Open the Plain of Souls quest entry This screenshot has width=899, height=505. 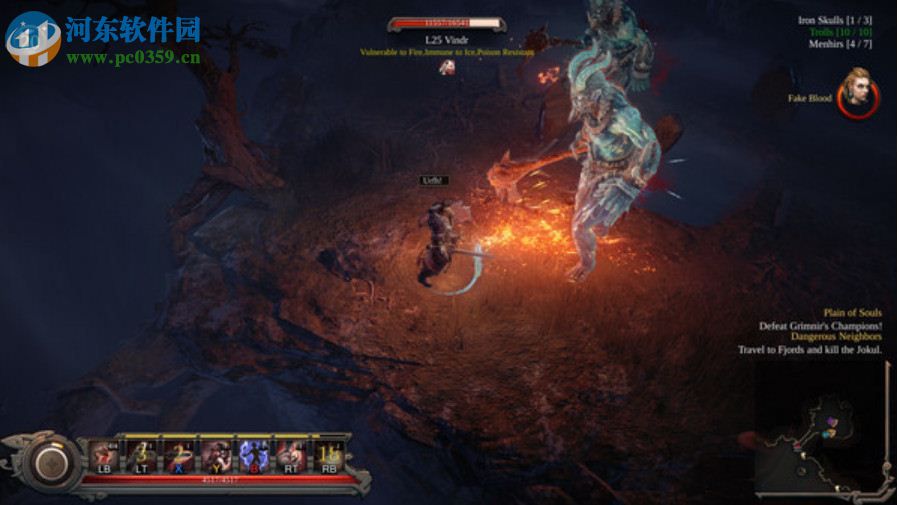[x=852, y=313]
